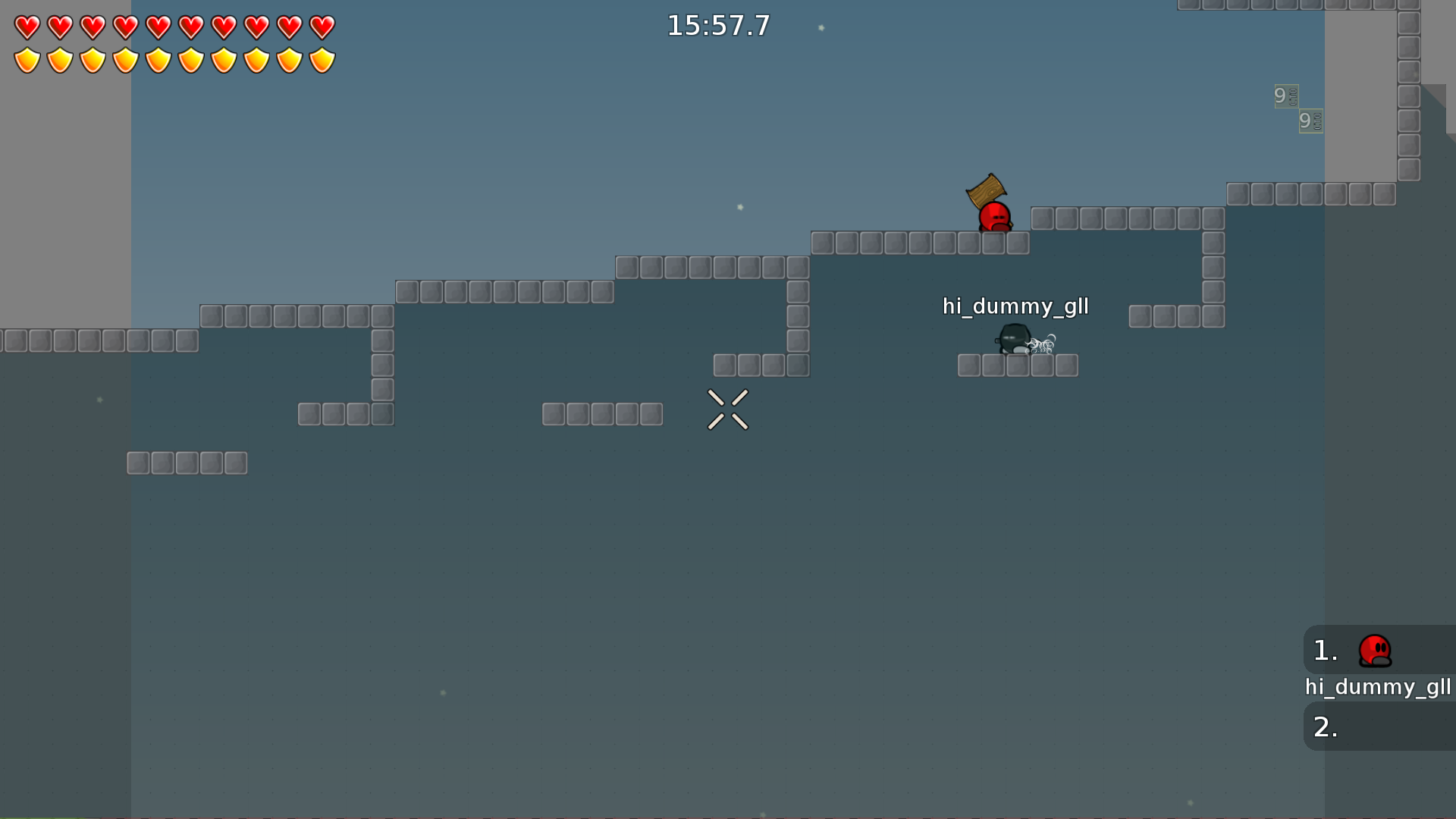The width and height of the screenshot is (1456, 819).
Task: Click the hi_dummy_gll name tag above the dummy
Action: coord(1015,307)
